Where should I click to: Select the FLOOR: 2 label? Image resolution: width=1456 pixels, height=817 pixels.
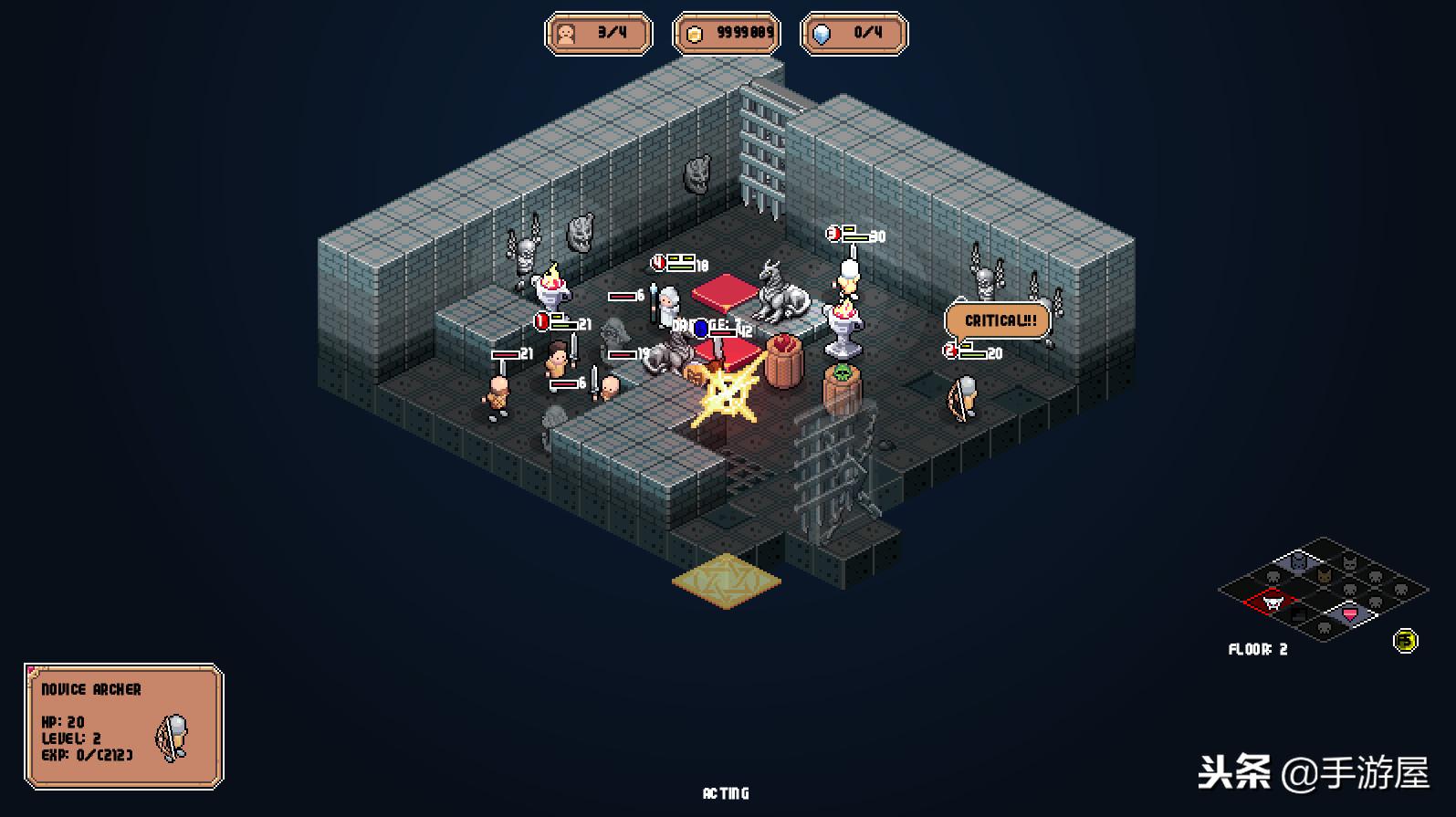1257,649
